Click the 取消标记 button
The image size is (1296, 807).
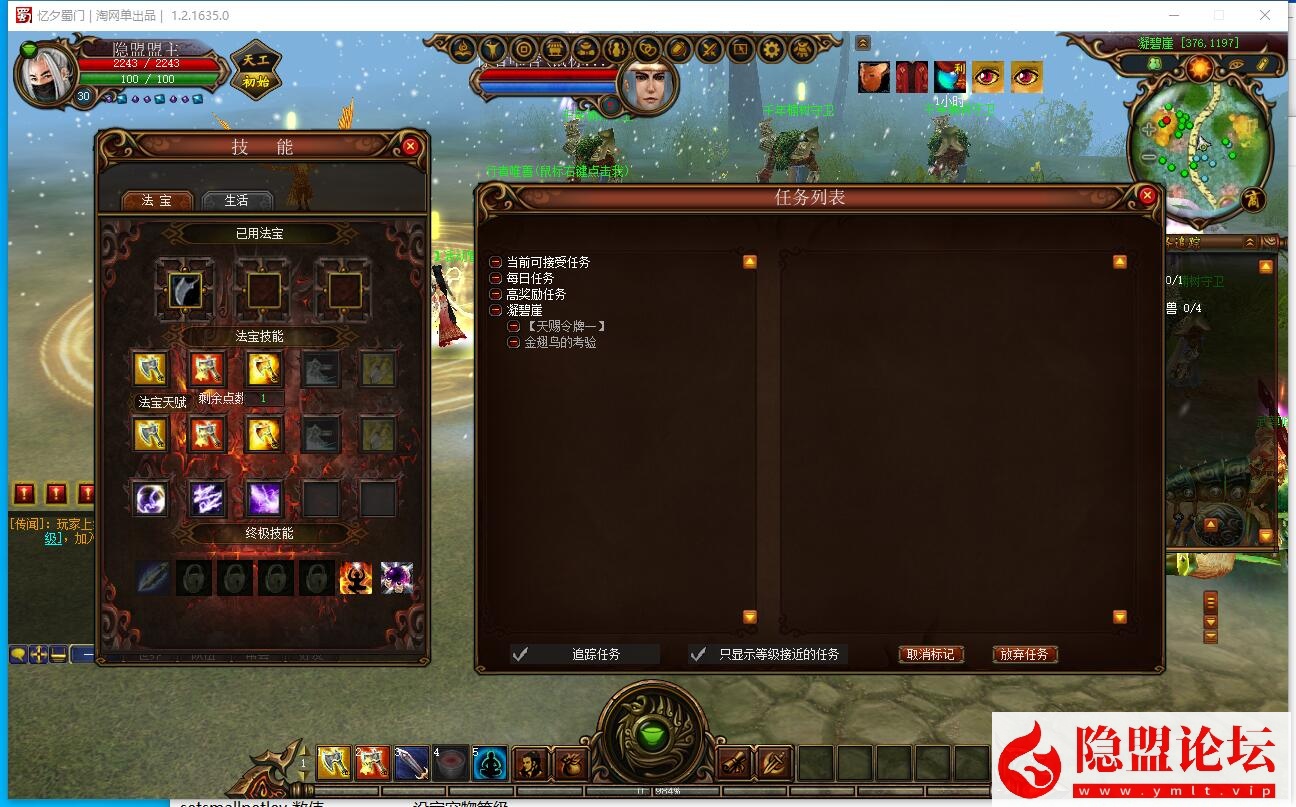[x=931, y=655]
